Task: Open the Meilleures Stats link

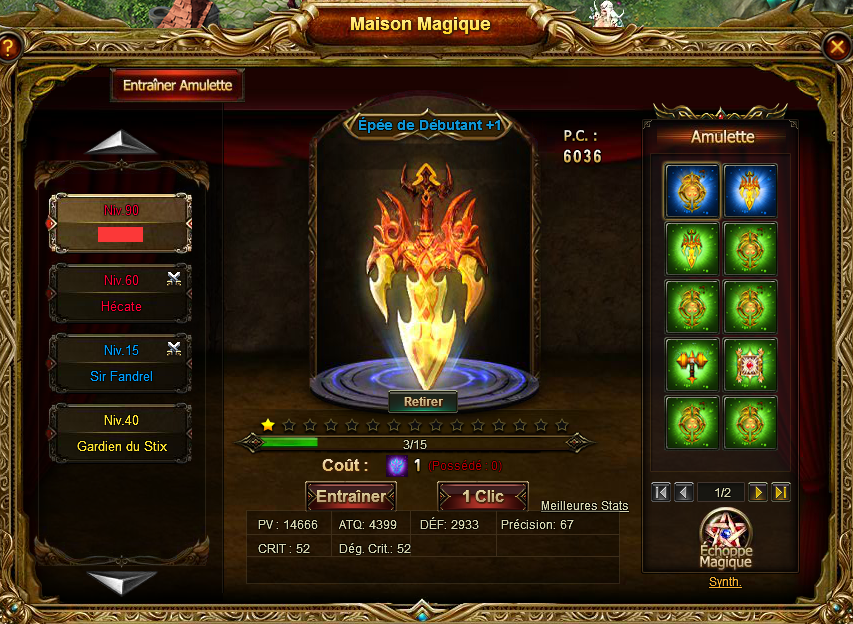Action: tap(585, 506)
